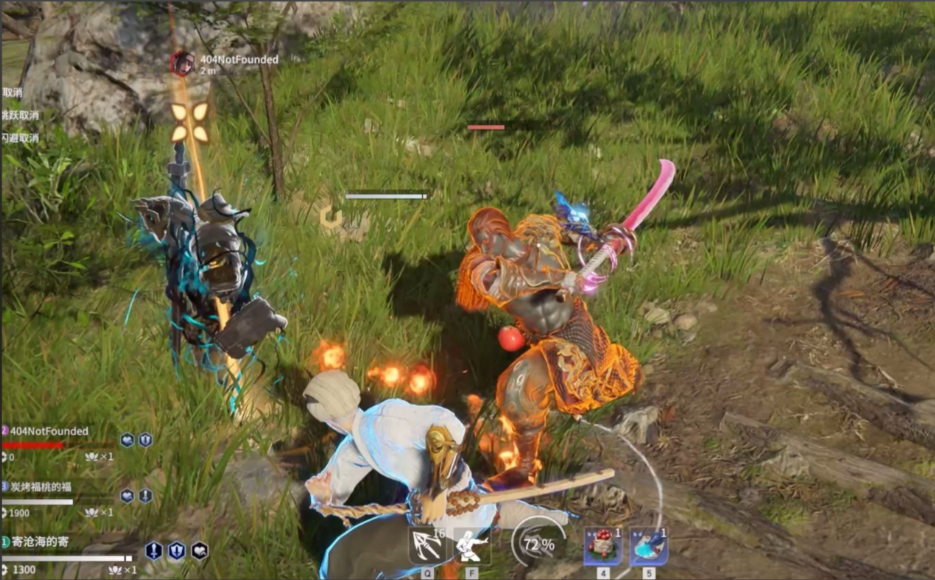
Task: Select the grappling hook skill icon
Action: 427,545
